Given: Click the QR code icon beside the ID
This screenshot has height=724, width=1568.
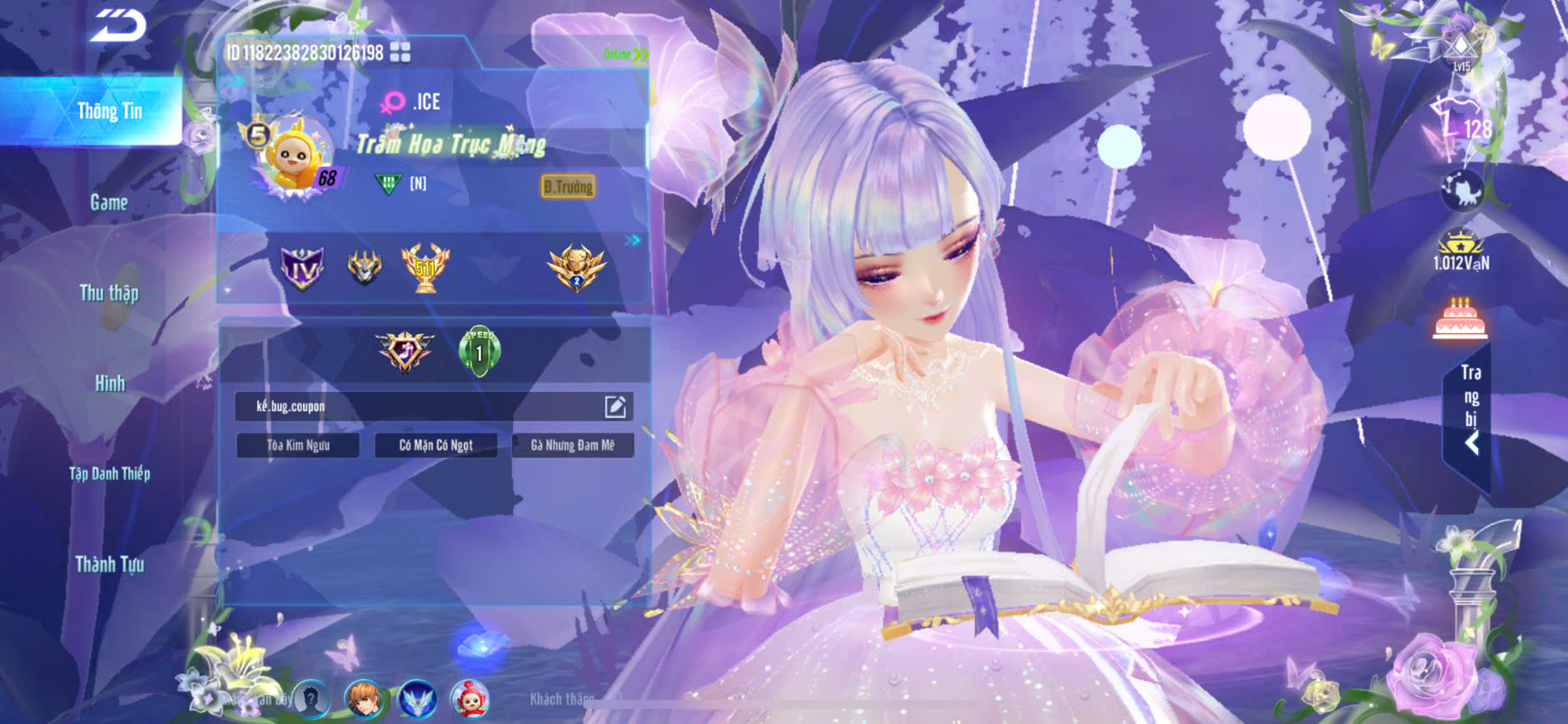Looking at the screenshot, I should click(x=401, y=52).
